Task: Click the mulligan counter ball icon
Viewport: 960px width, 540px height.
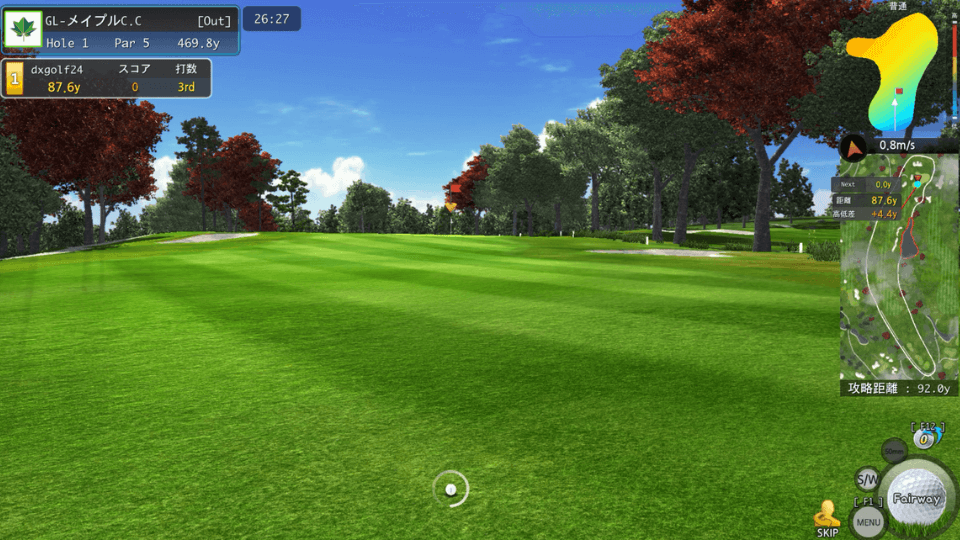Action: pos(925,438)
